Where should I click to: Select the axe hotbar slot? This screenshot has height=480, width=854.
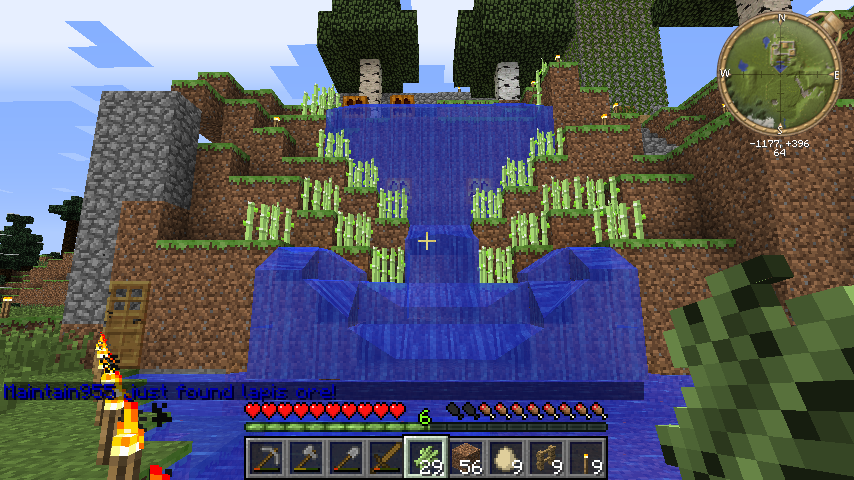tap(305, 458)
